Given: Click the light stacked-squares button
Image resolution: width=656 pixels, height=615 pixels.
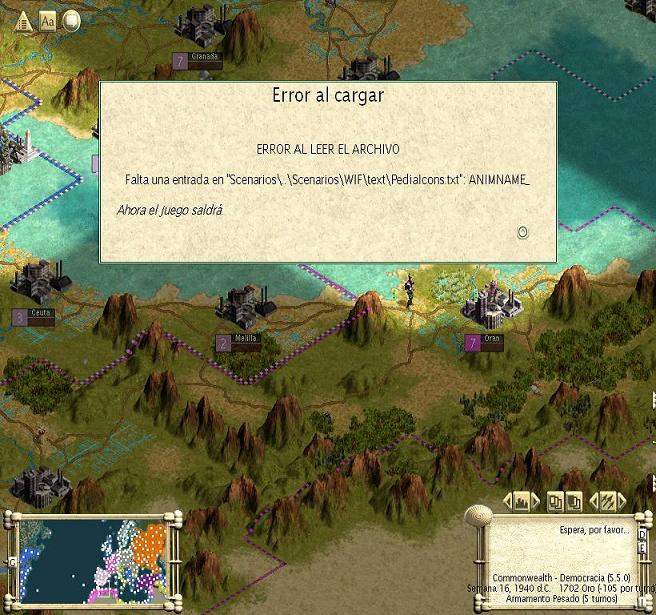Looking at the screenshot, I should tap(556, 500).
